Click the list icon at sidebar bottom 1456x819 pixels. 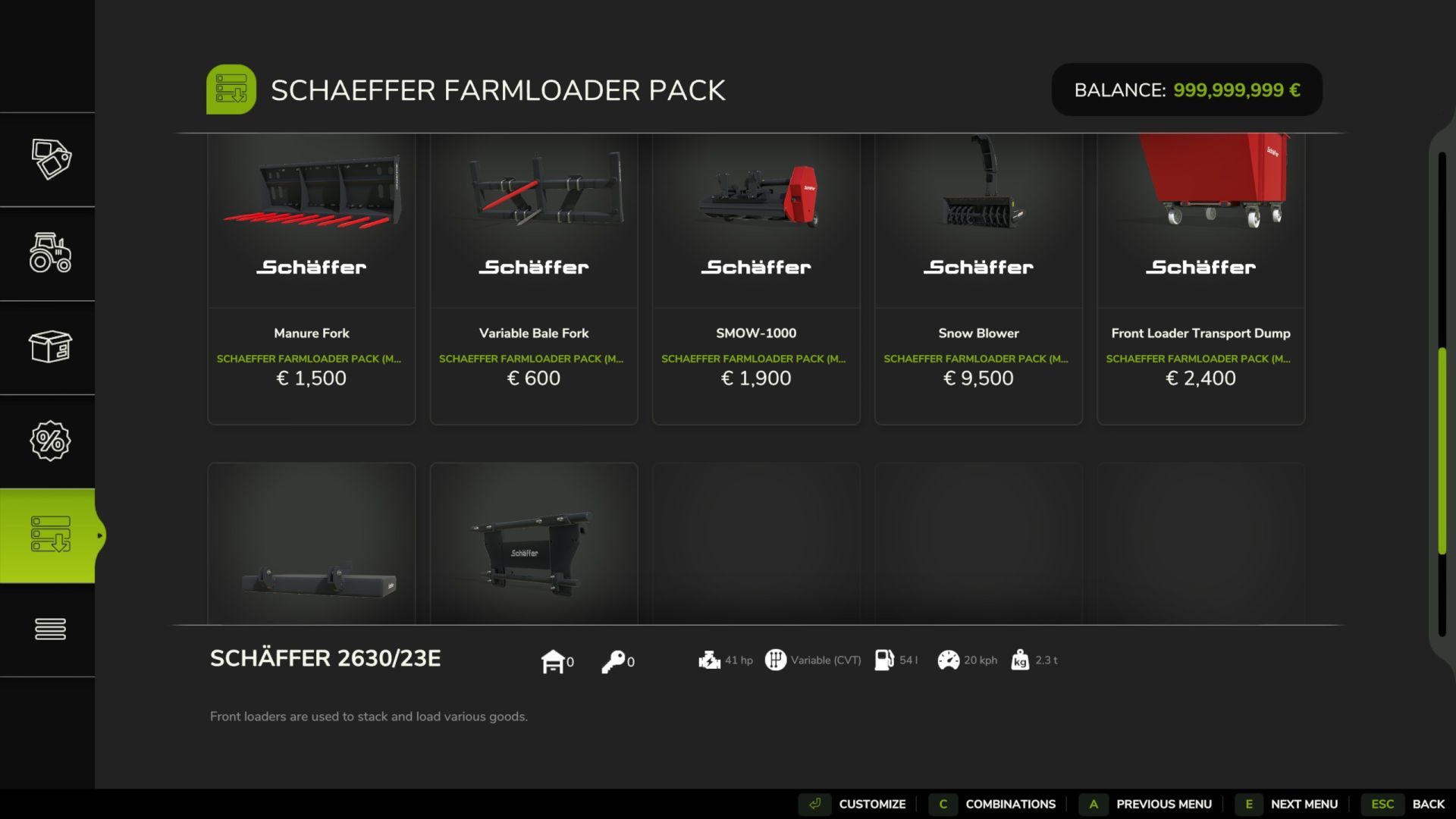[50, 629]
